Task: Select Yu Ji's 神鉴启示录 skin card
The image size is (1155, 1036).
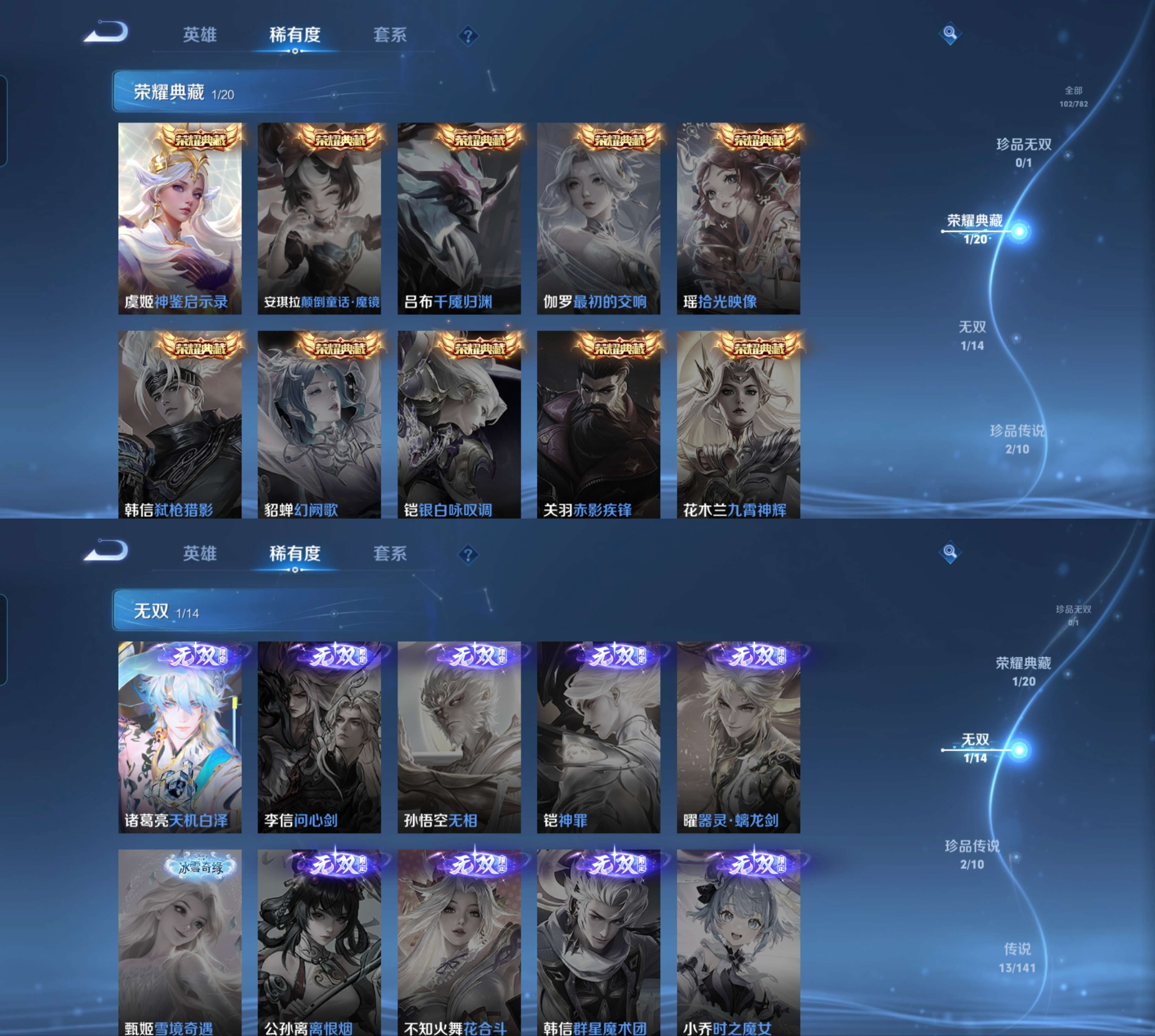Action: click(x=179, y=218)
